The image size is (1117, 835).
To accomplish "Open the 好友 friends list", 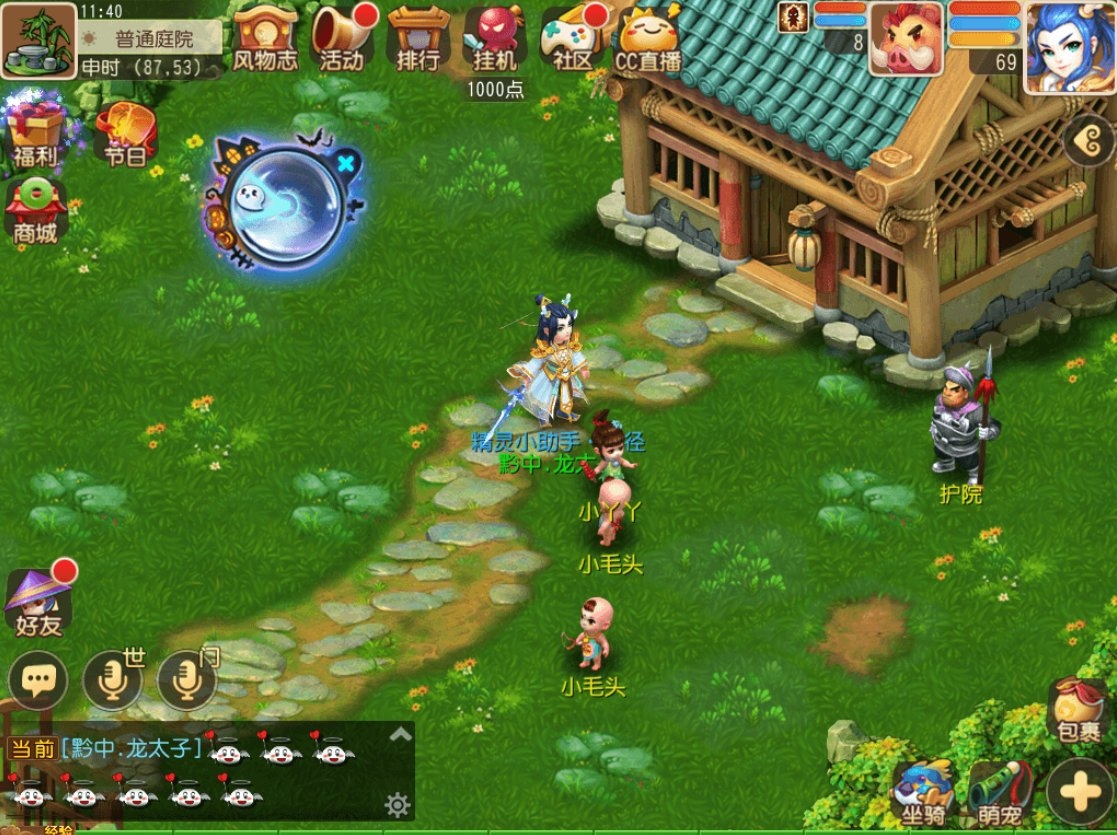I will (38, 602).
